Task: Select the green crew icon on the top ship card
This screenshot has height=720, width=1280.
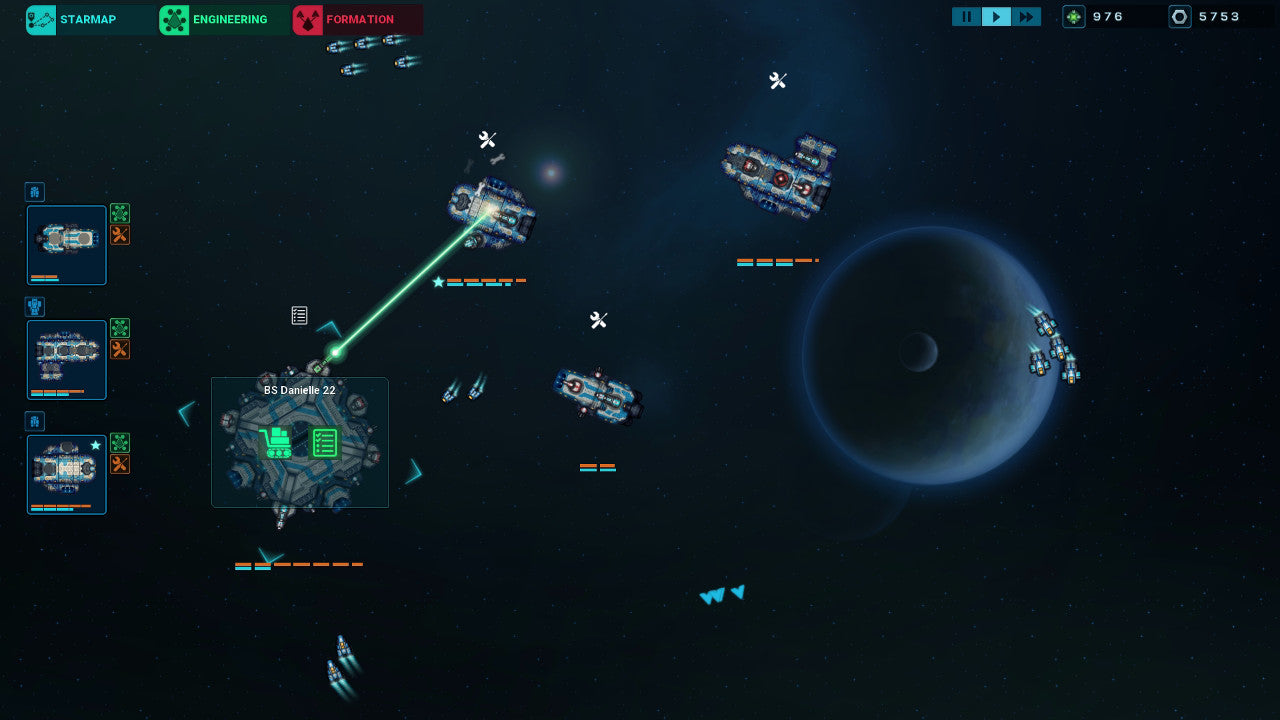Action: click(x=119, y=213)
